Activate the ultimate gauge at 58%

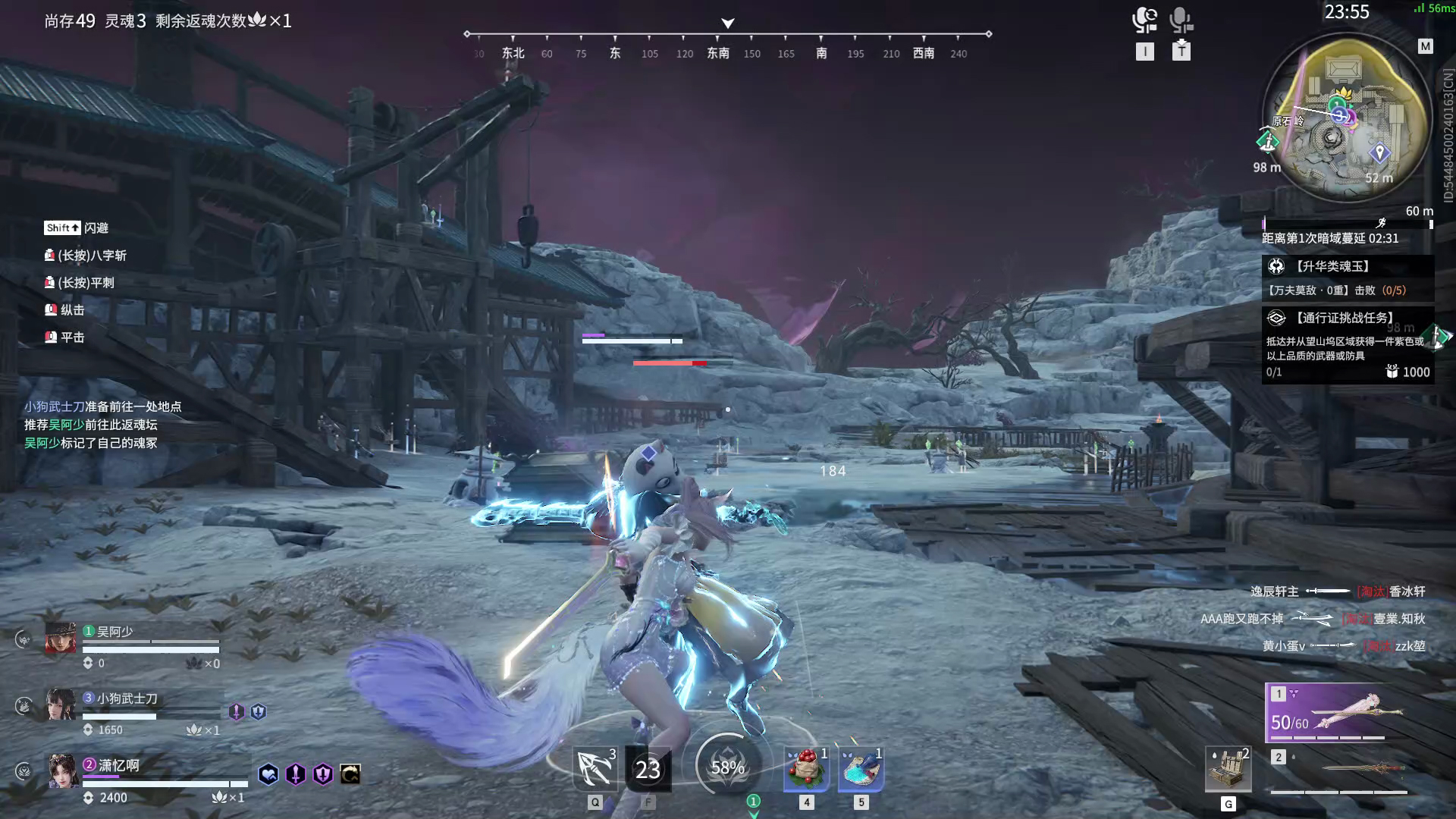point(727,767)
